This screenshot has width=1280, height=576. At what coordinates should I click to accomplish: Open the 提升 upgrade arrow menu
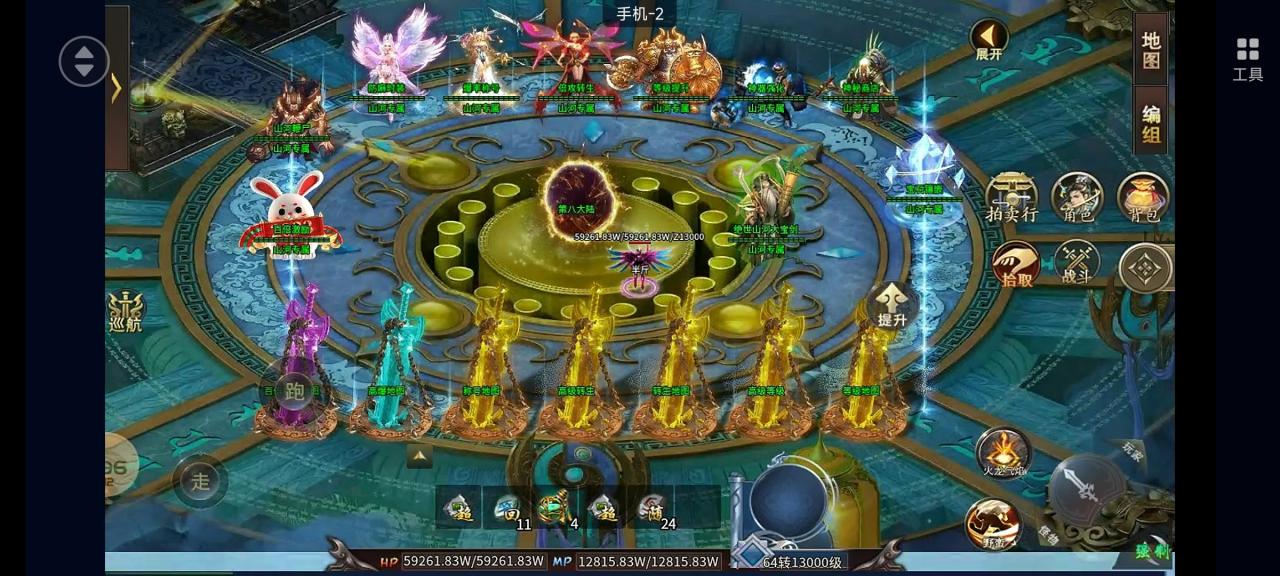(x=891, y=305)
